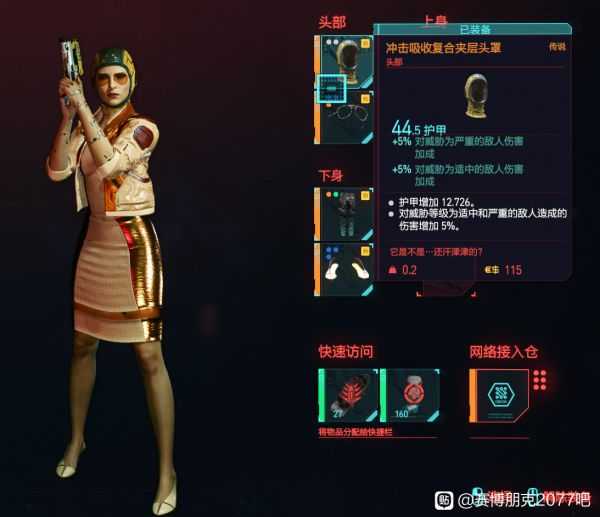This screenshot has height=517, width=600.
Task: Select the equipped head hood slot
Action: pos(345,59)
